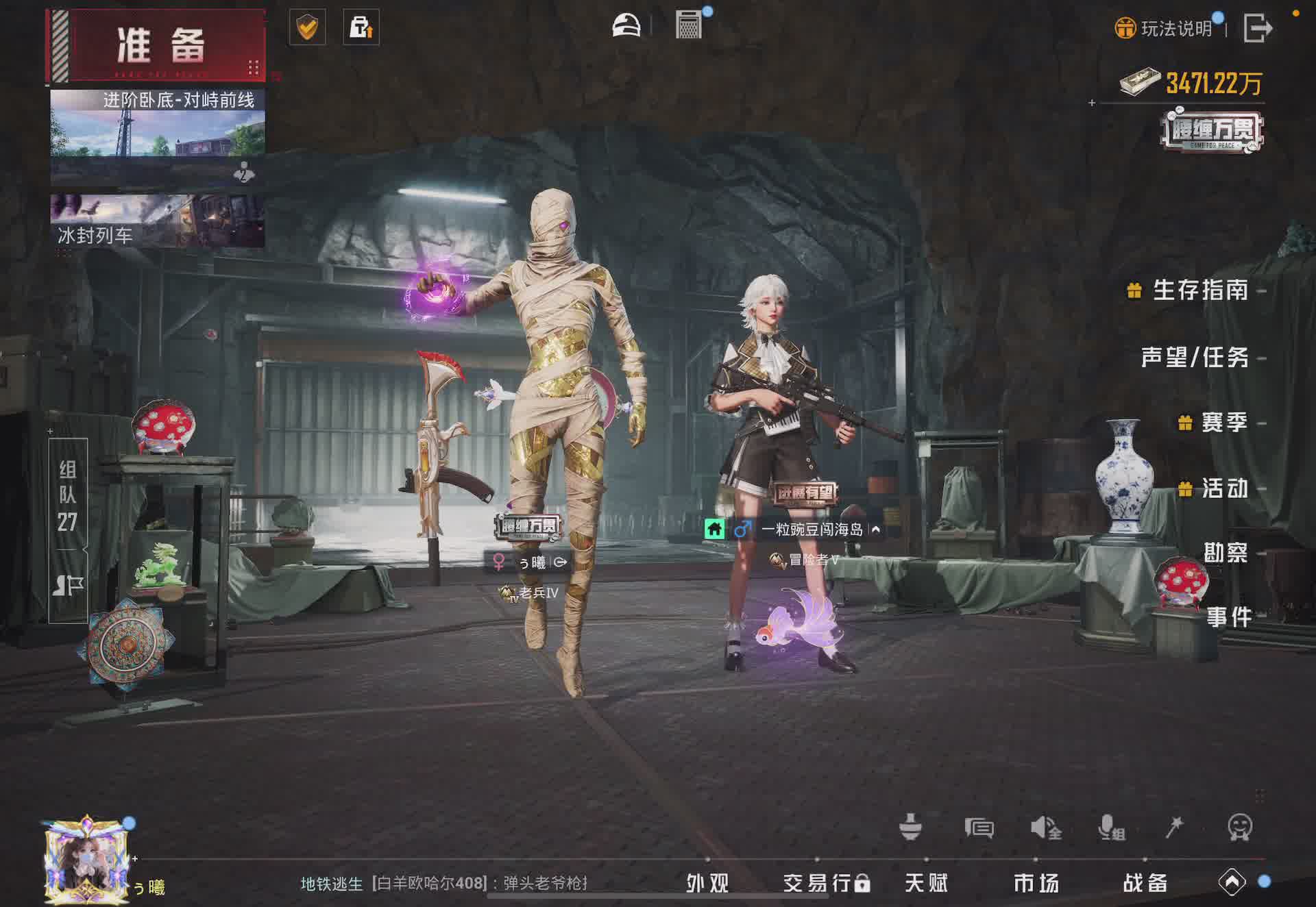Open the 战备 loadout tab
1316x907 pixels.
pos(1145,883)
